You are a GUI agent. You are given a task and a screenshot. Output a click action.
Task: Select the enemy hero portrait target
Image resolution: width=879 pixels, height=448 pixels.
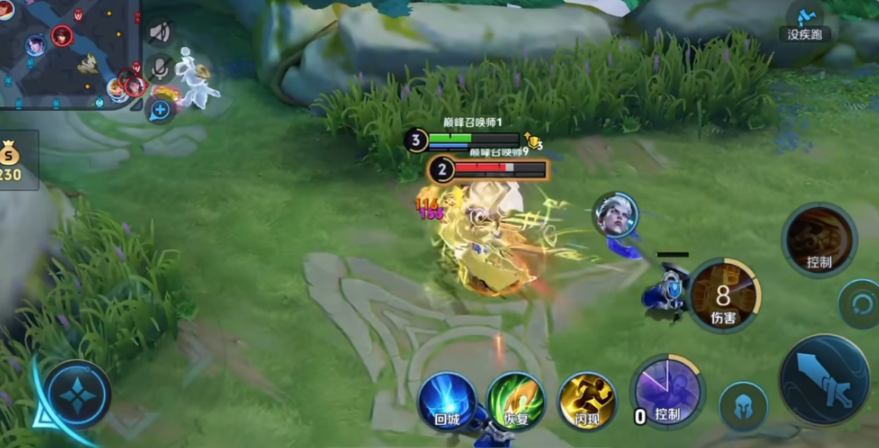click(614, 216)
